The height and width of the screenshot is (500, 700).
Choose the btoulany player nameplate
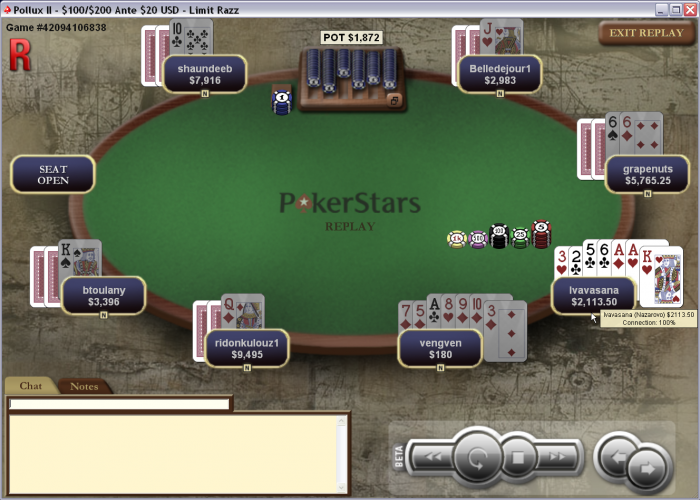click(103, 295)
